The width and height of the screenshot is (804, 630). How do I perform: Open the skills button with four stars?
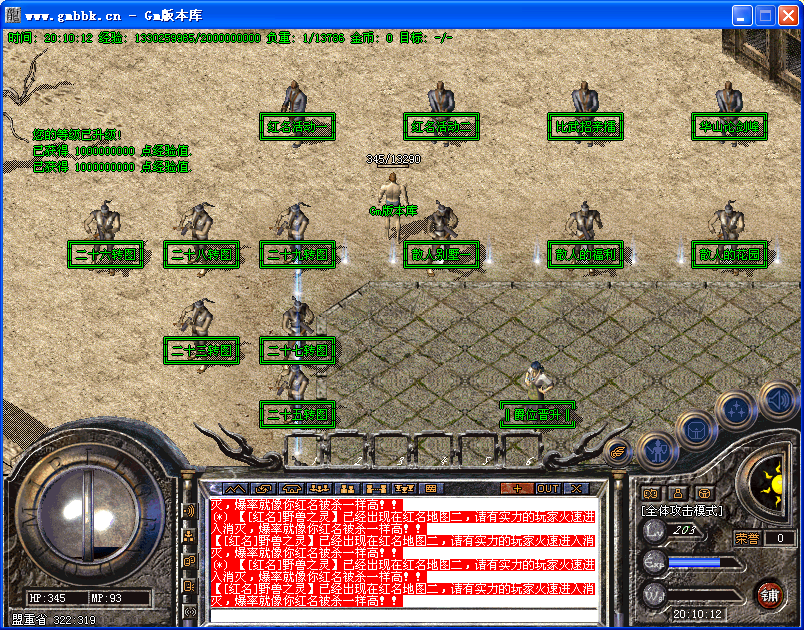coord(736,410)
